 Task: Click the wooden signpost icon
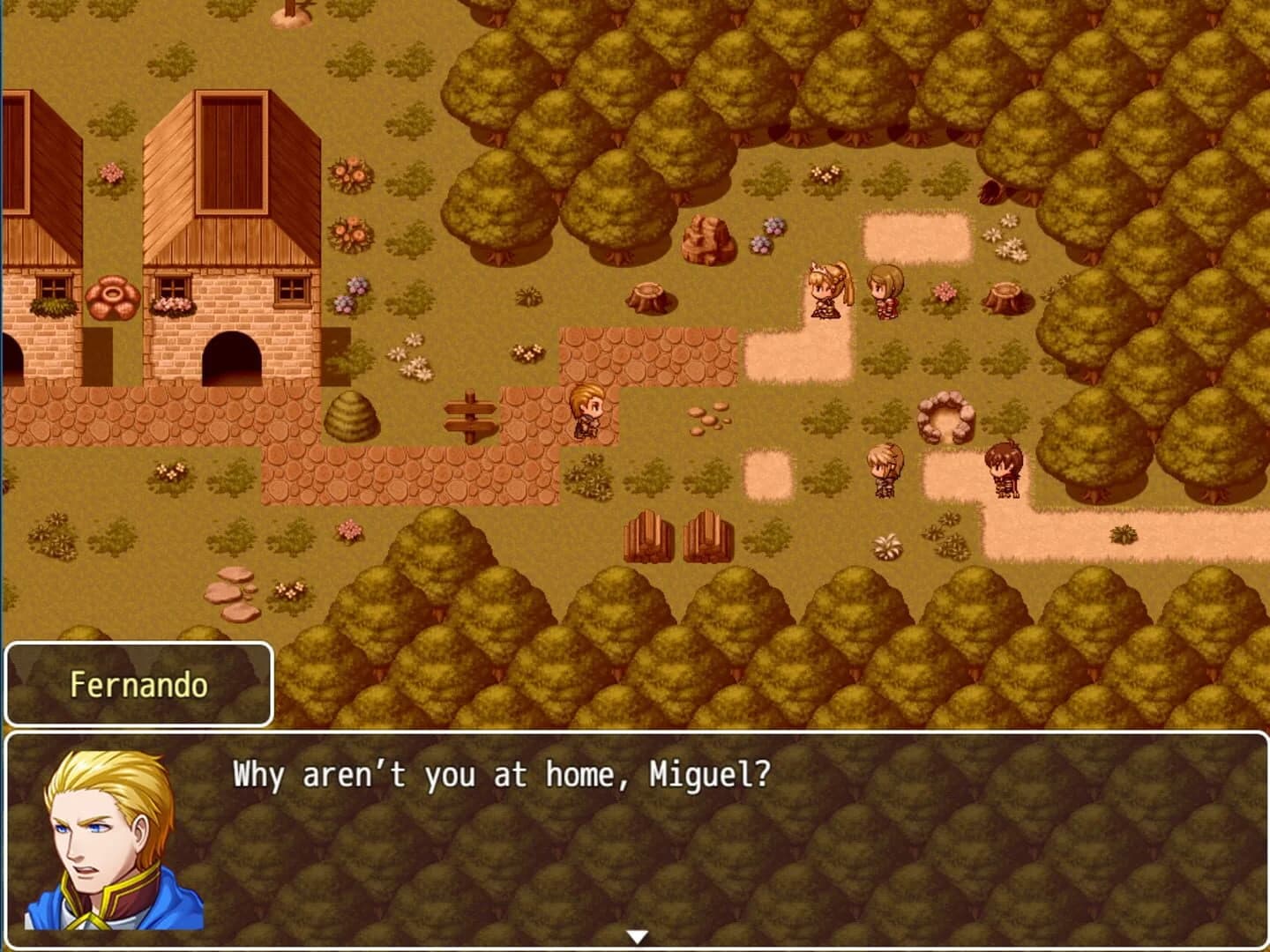[x=472, y=419]
